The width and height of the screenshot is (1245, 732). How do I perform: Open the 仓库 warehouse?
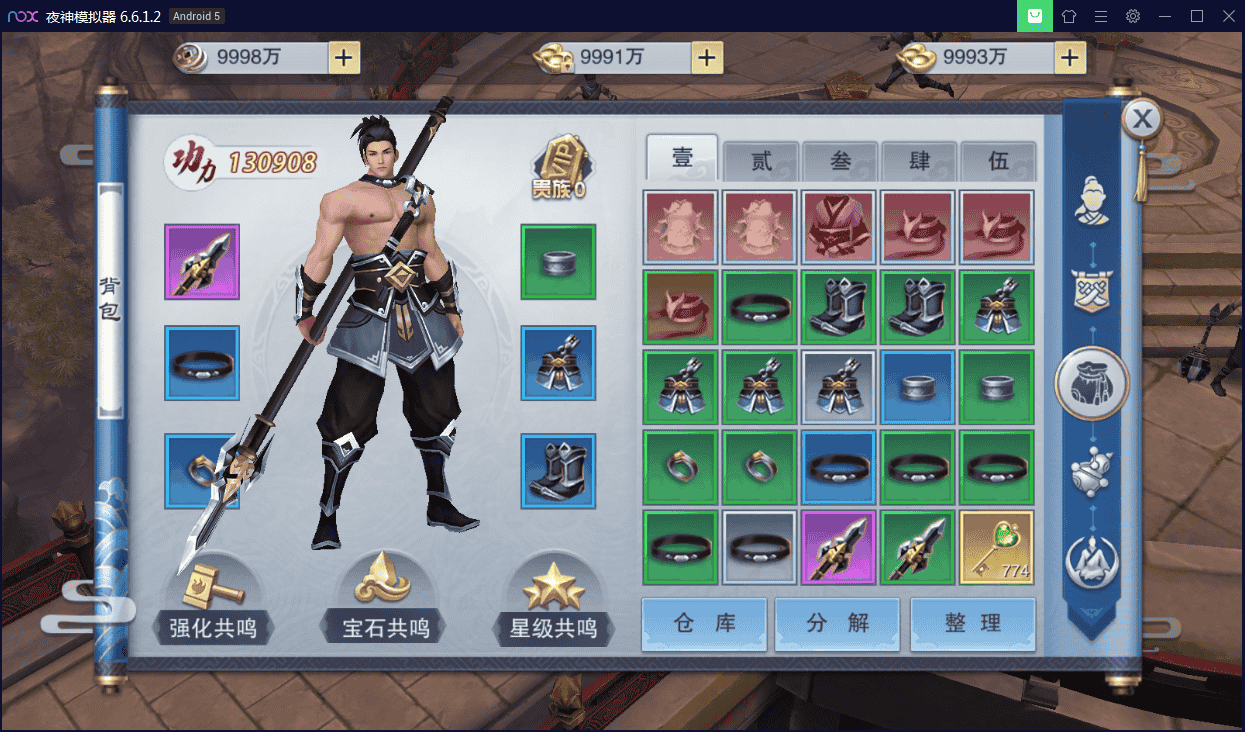pos(704,623)
